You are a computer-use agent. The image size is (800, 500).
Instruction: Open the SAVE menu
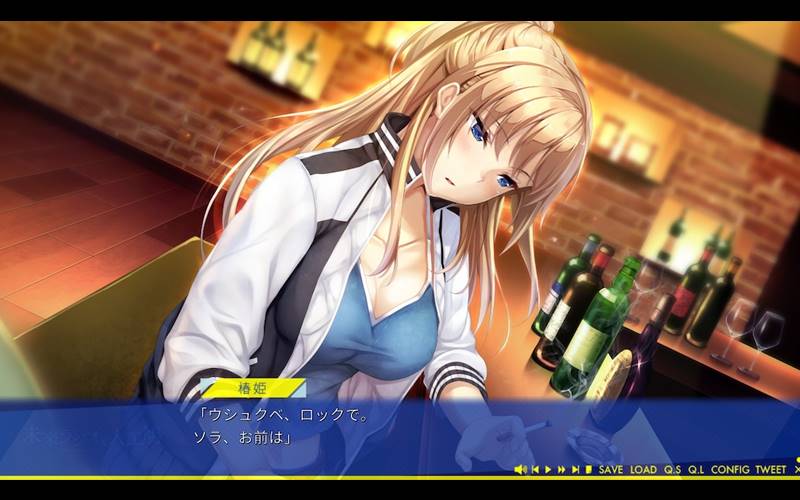[610, 469]
